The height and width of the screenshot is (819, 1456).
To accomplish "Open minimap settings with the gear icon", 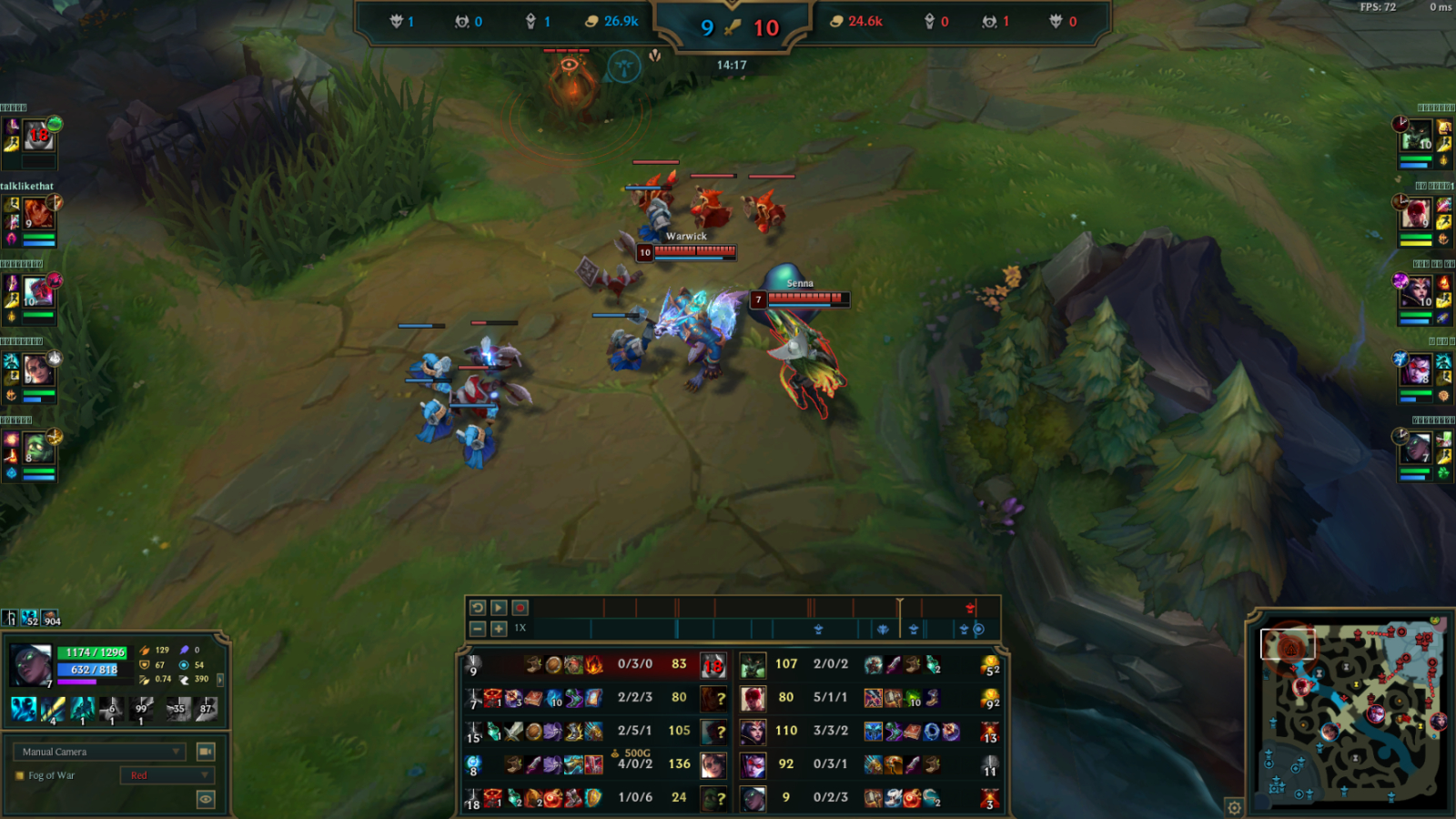I will coord(1234,807).
